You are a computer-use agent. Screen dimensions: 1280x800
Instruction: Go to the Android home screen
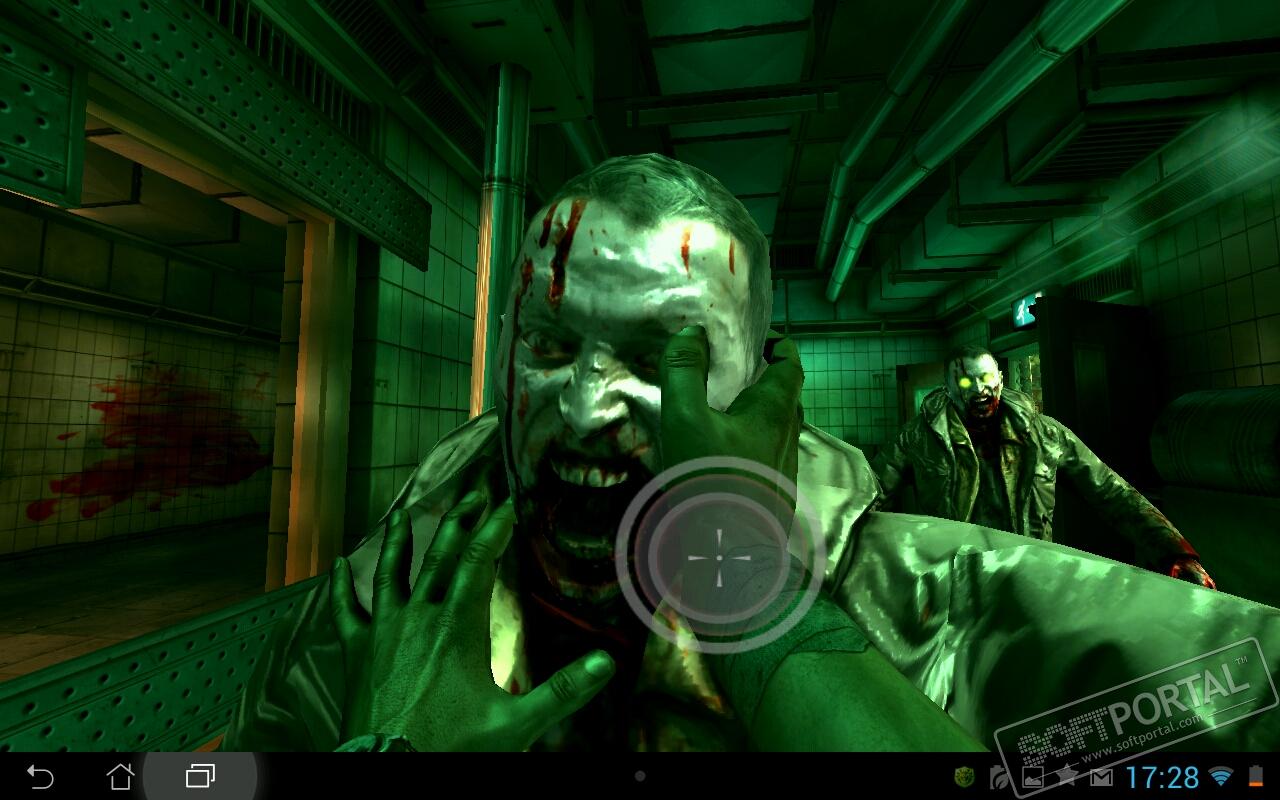tap(120, 776)
